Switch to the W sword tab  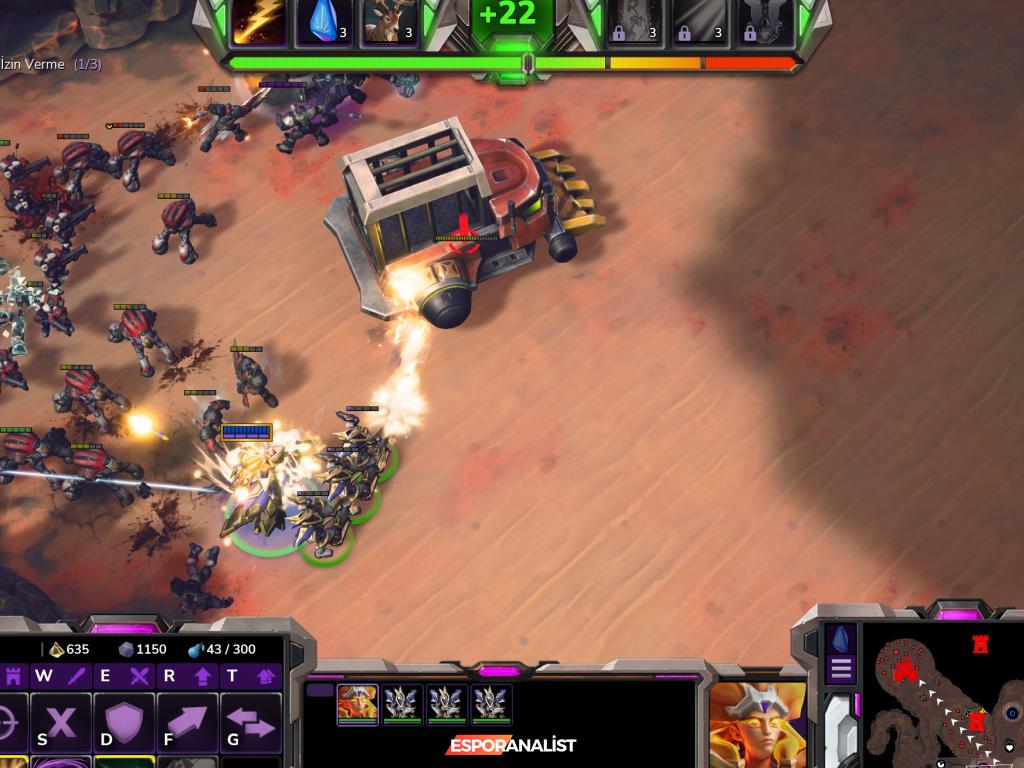[x=60, y=676]
